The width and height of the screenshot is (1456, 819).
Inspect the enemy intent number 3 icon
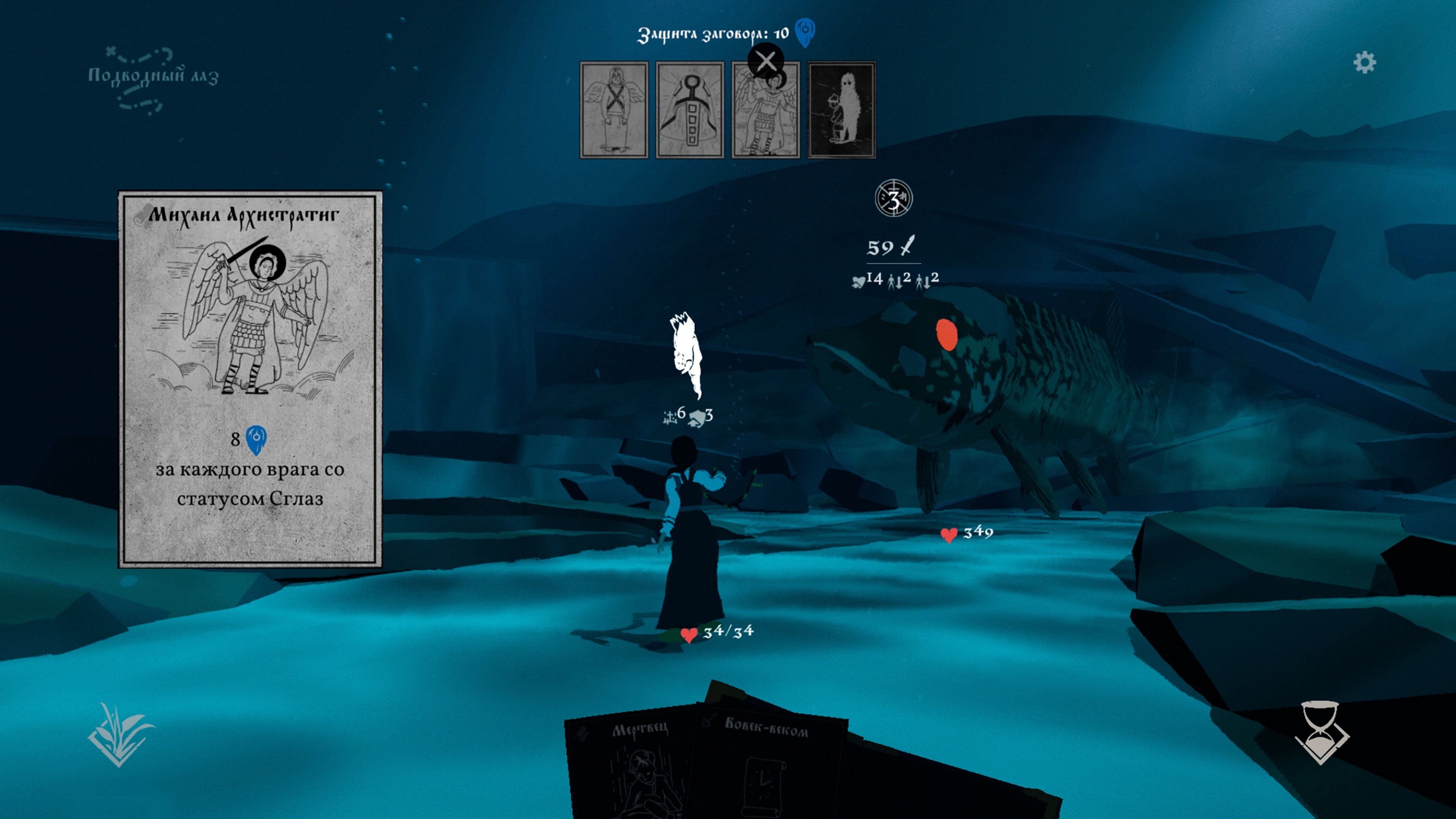(x=894, y=199)
